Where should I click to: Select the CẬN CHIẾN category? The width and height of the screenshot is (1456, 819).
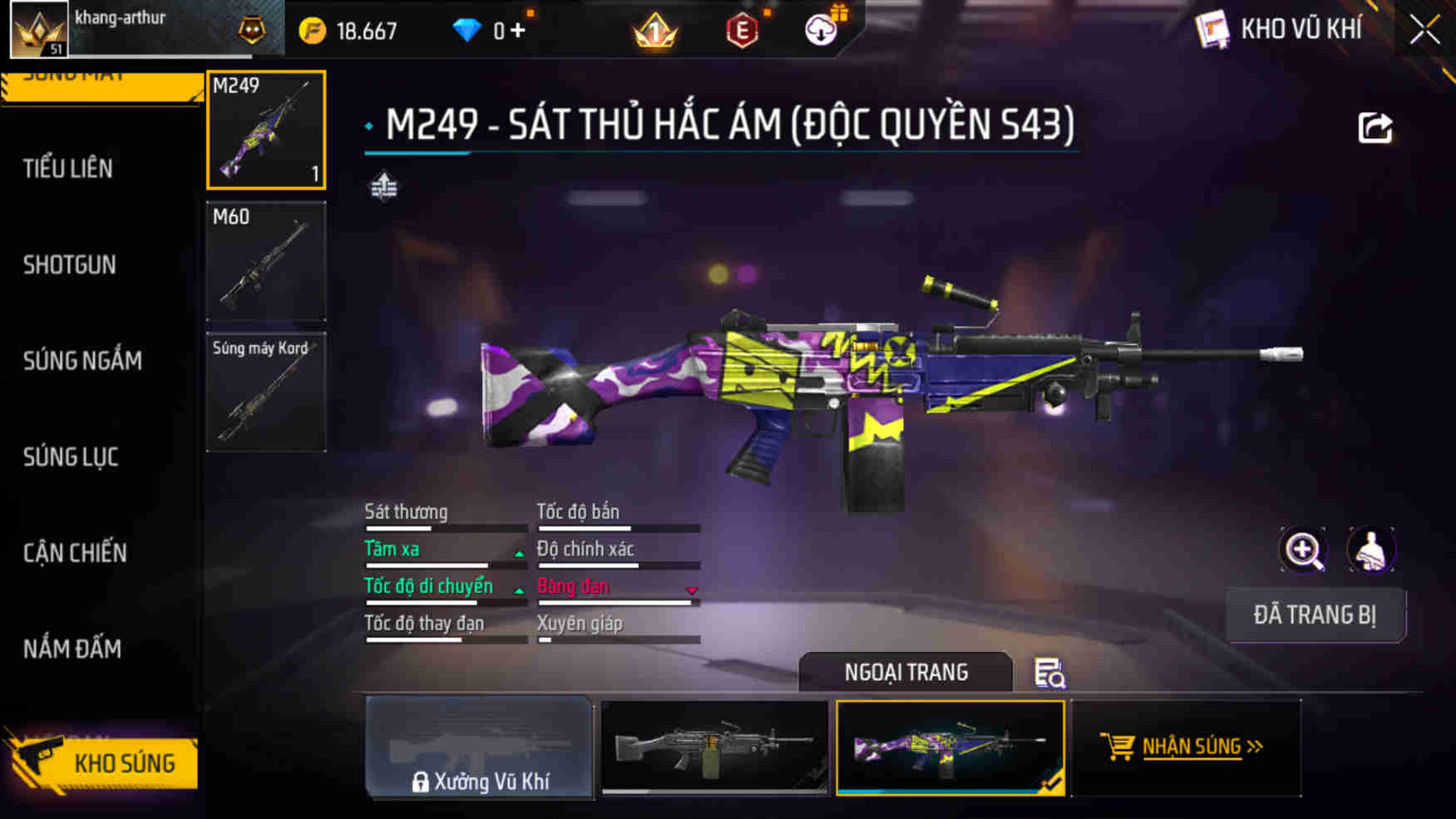(x=75, y=553)
